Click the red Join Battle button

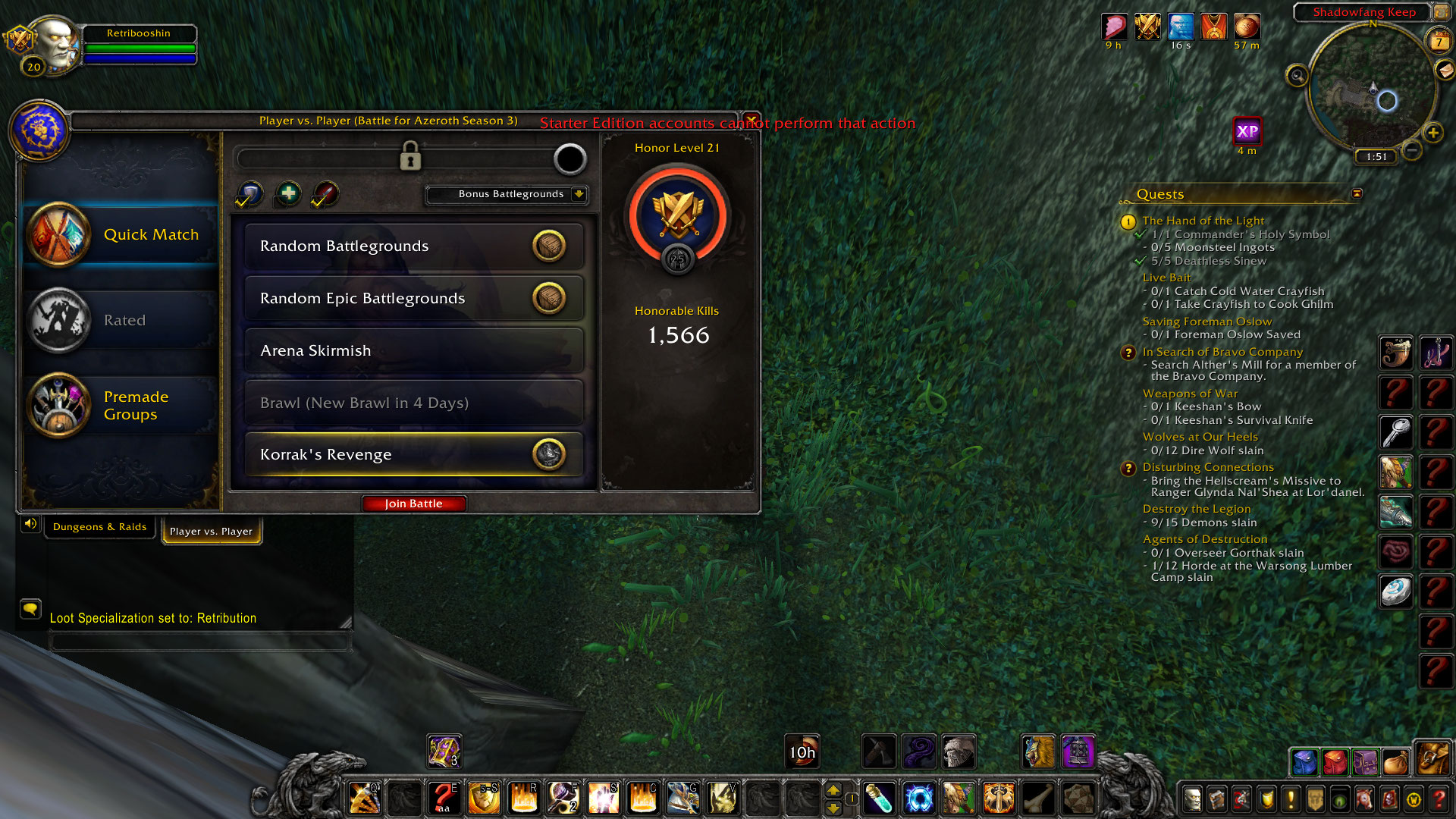[413, 504]
